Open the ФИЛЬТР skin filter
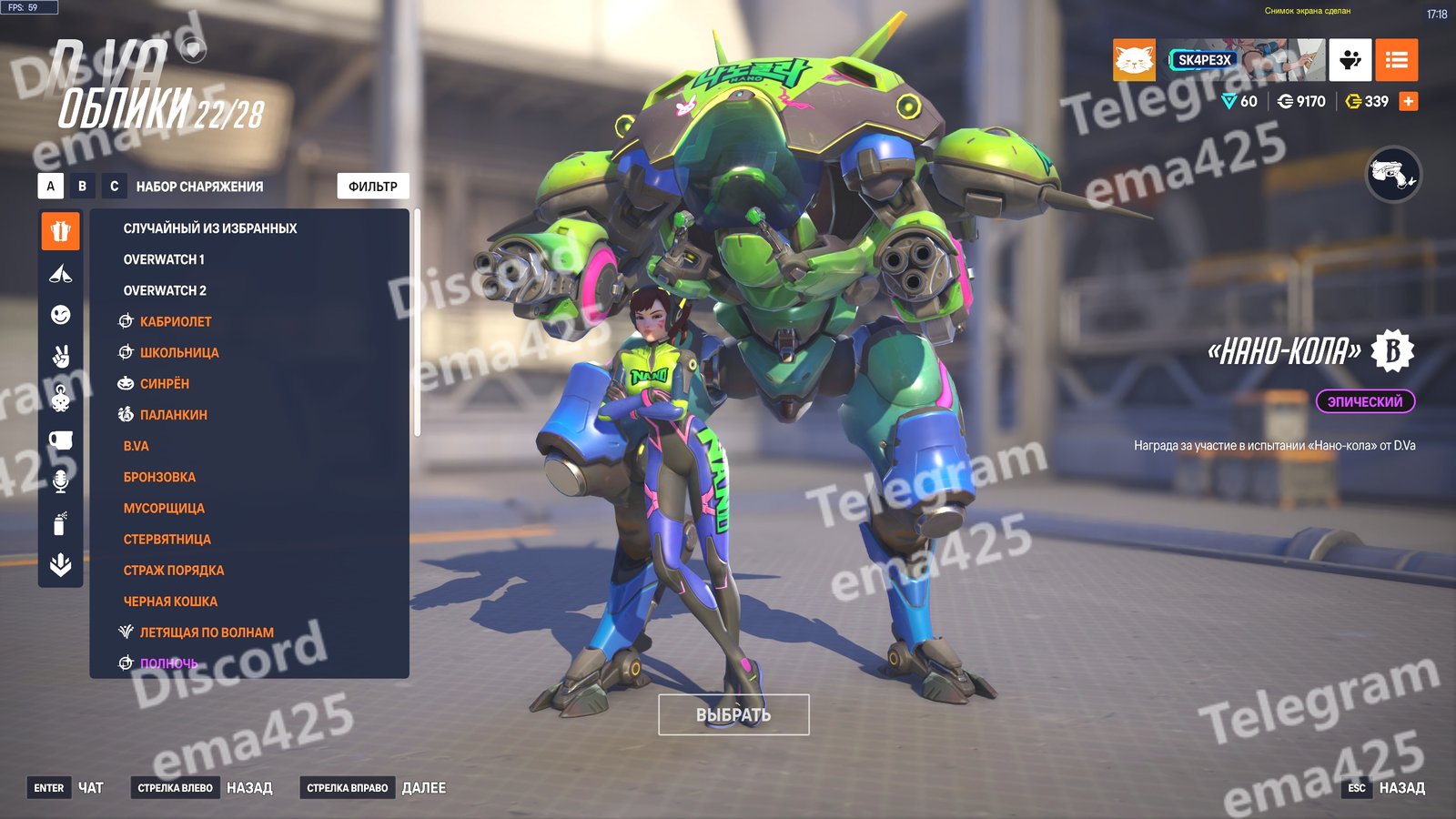The image size is (1456, 819). [x=373, y=187]
